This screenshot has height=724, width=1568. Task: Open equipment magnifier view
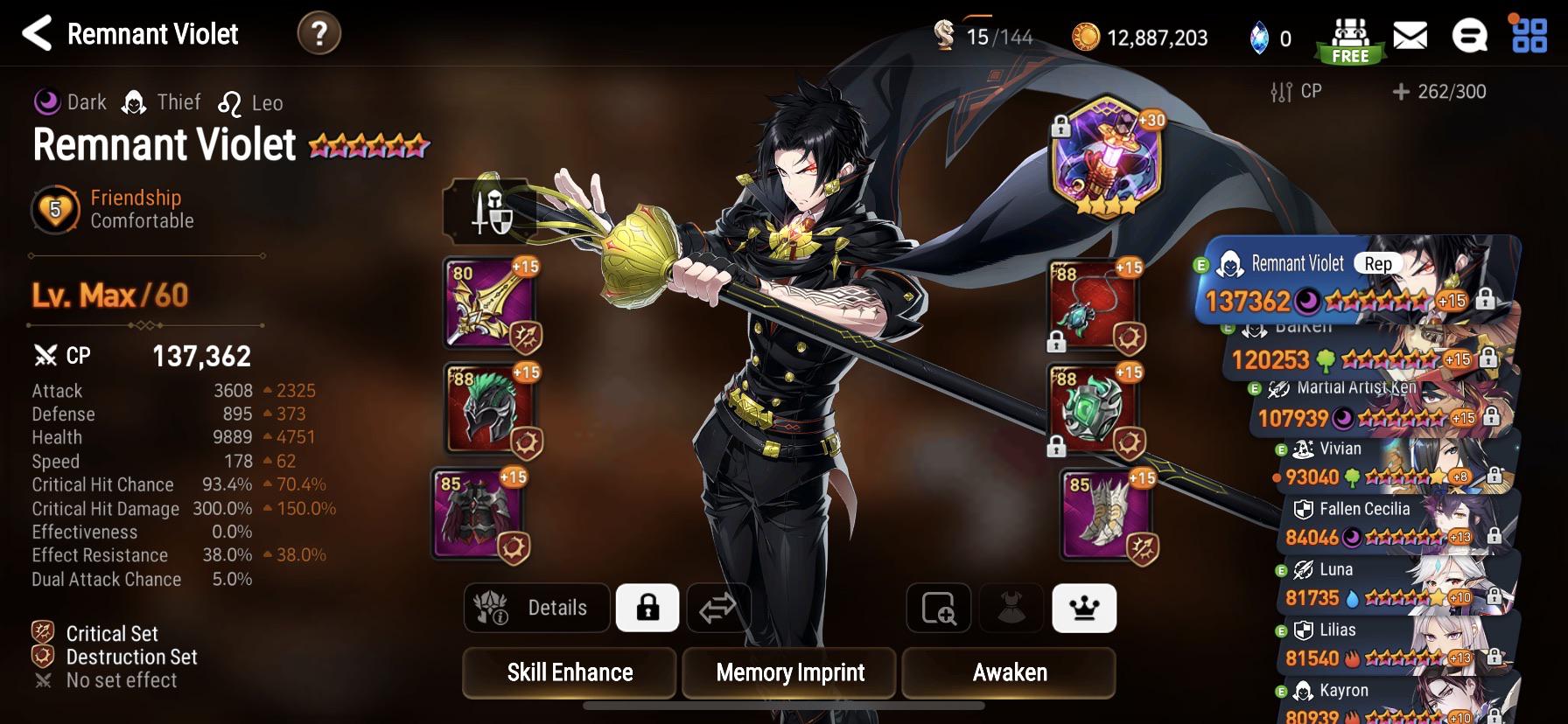pos(938,608)
